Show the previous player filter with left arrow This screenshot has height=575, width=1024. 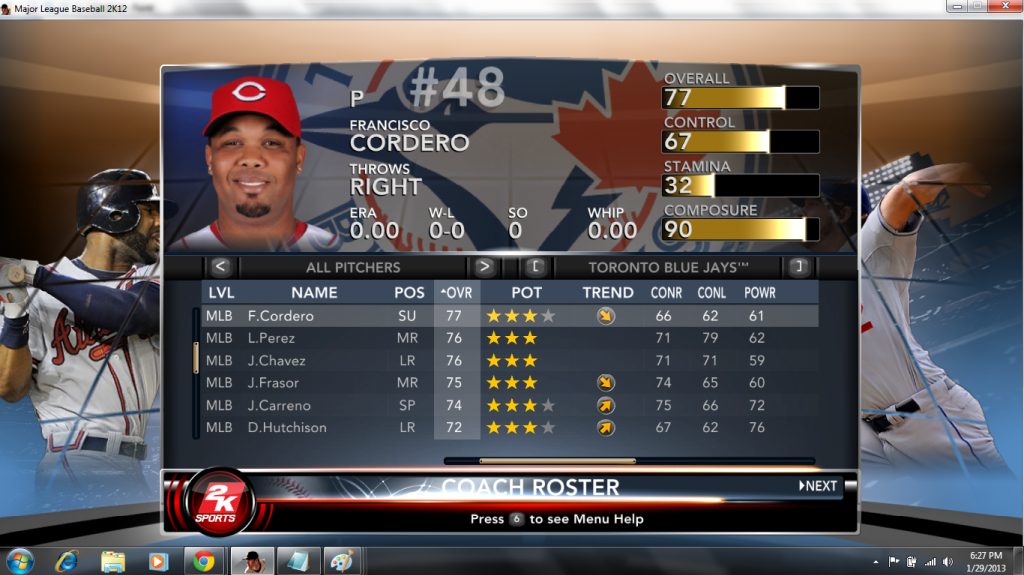221,267
